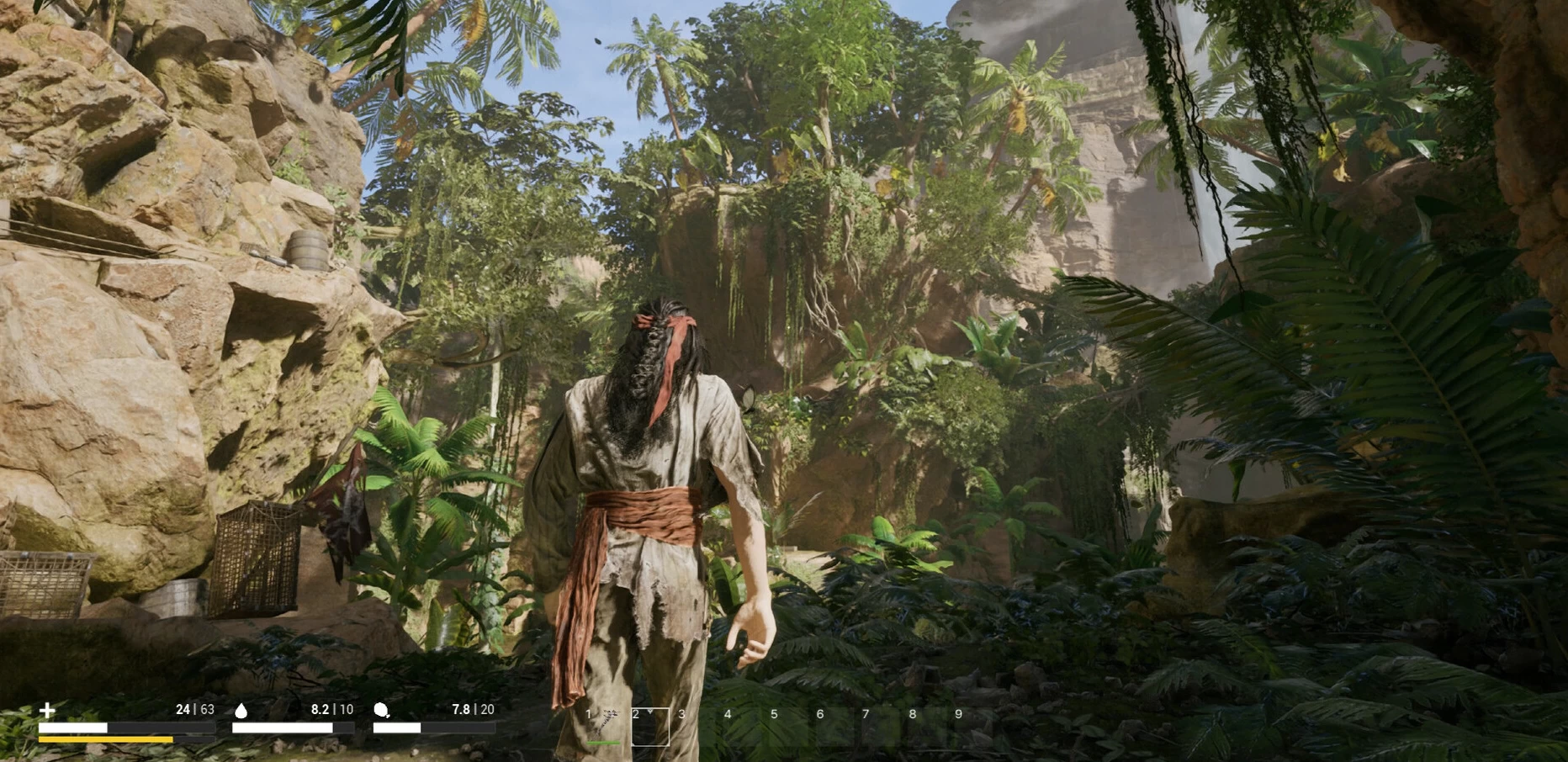Switch to hotbar slot 3
Screen dimensions: 1568x762
(x=697, y=727)
